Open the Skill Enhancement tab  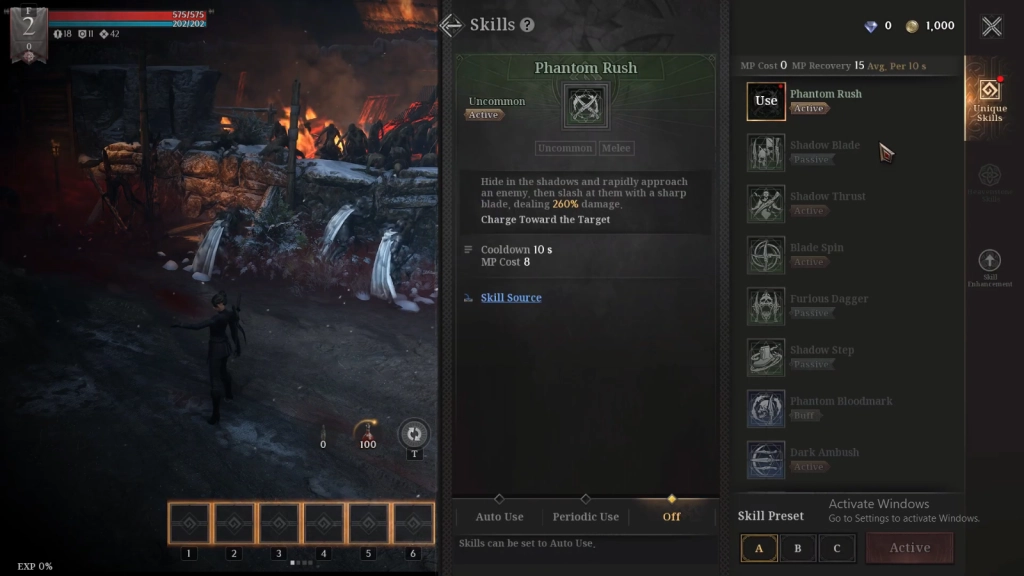[989, 268]
